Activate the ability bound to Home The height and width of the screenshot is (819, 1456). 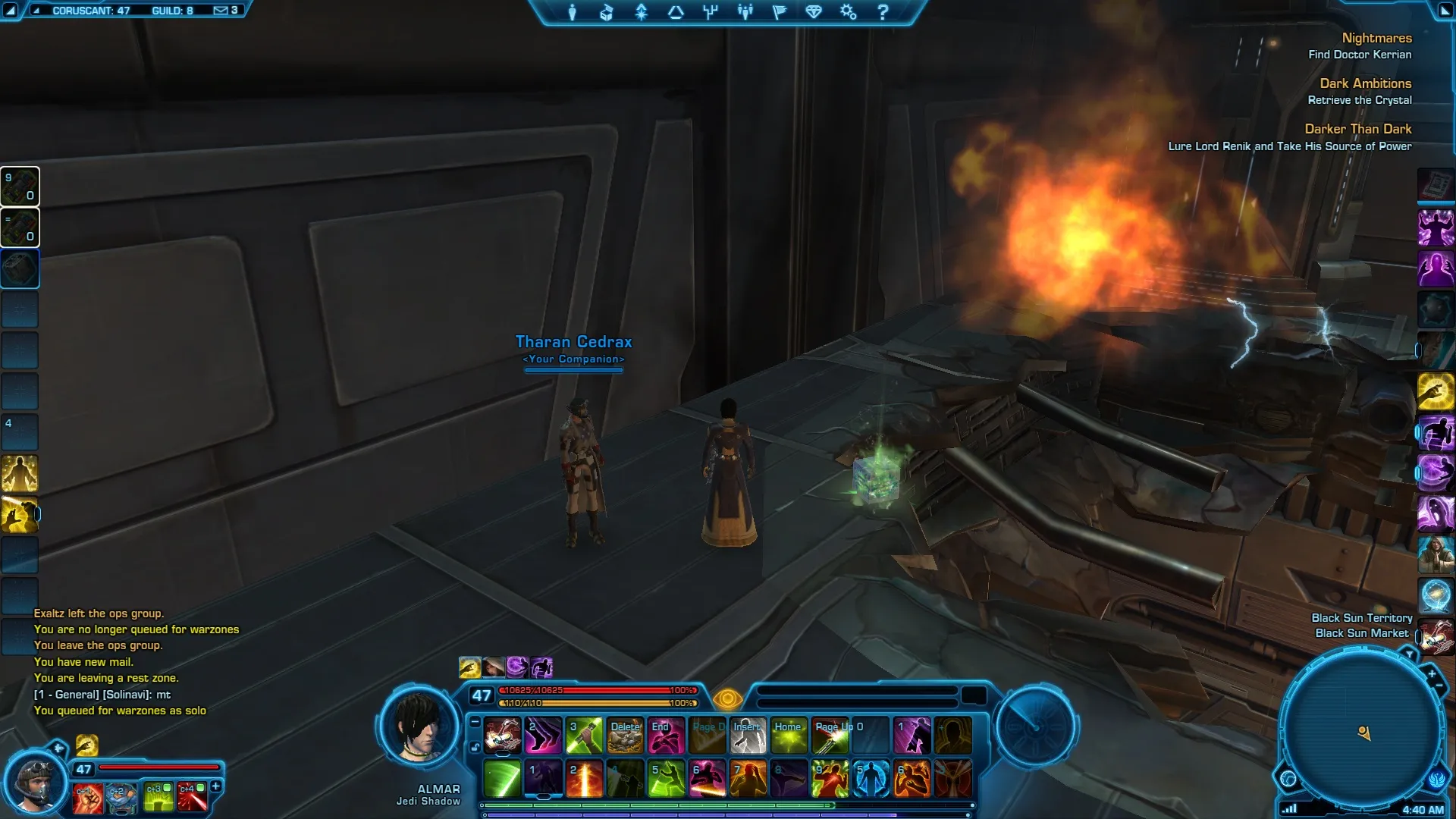789,736
